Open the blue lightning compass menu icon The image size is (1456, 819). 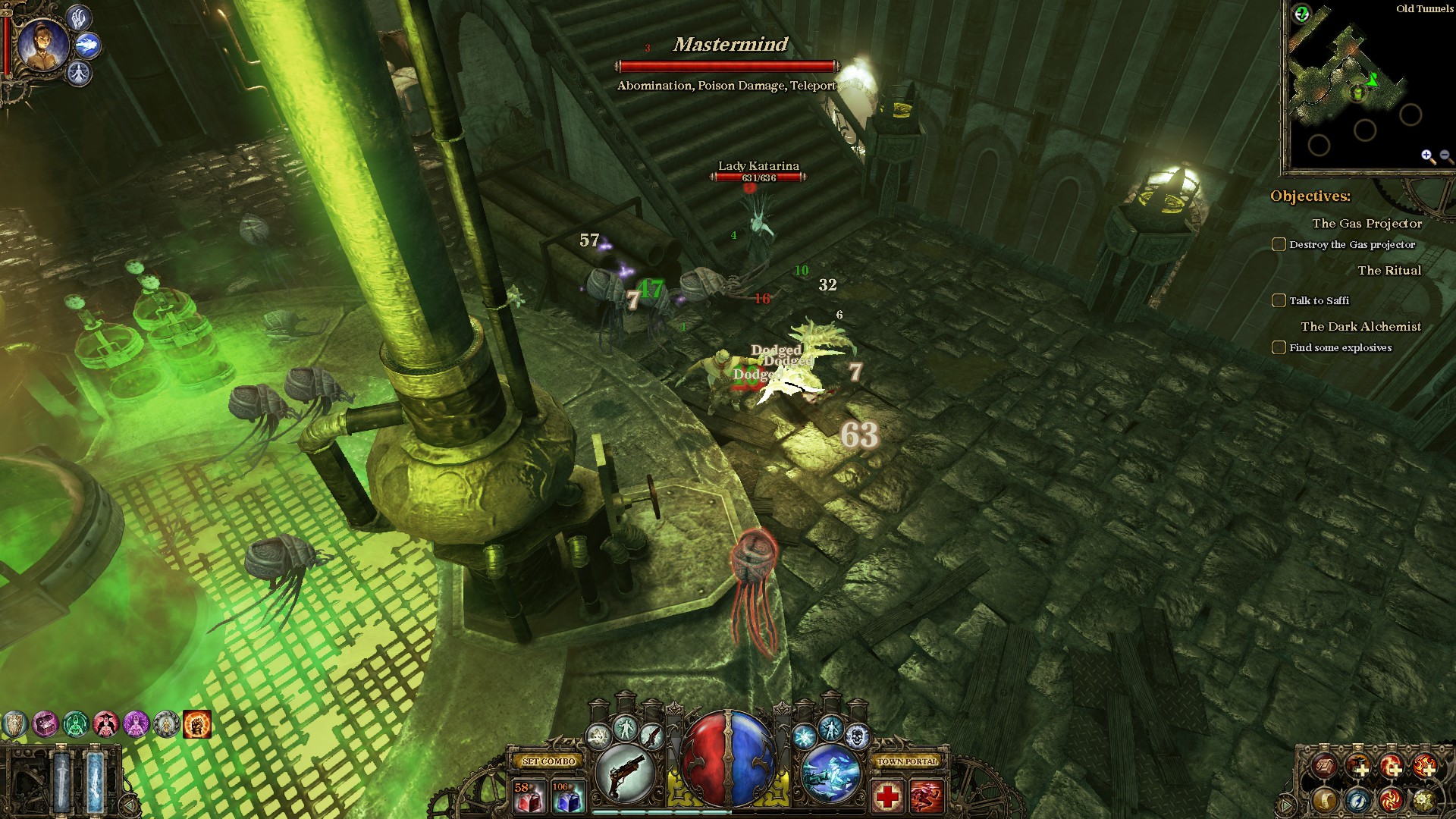1357,799
